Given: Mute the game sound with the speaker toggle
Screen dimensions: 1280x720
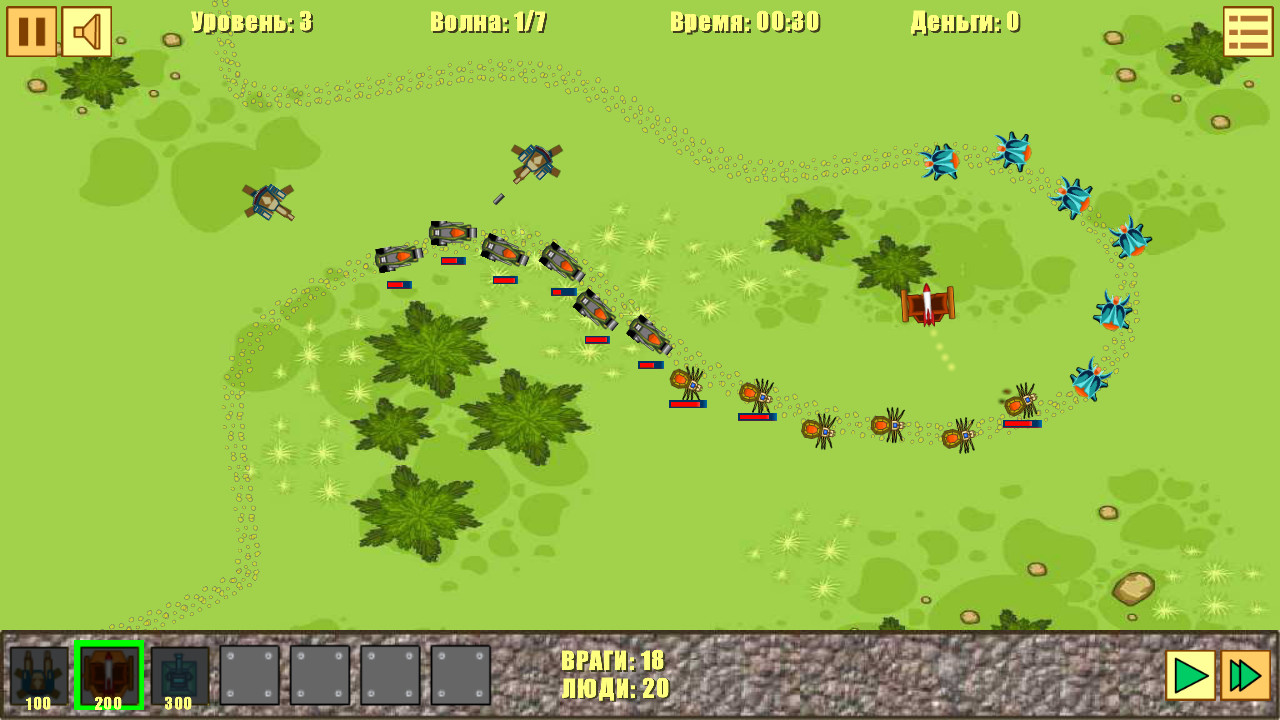Looking at the screenshot, I should click(88, 29).
